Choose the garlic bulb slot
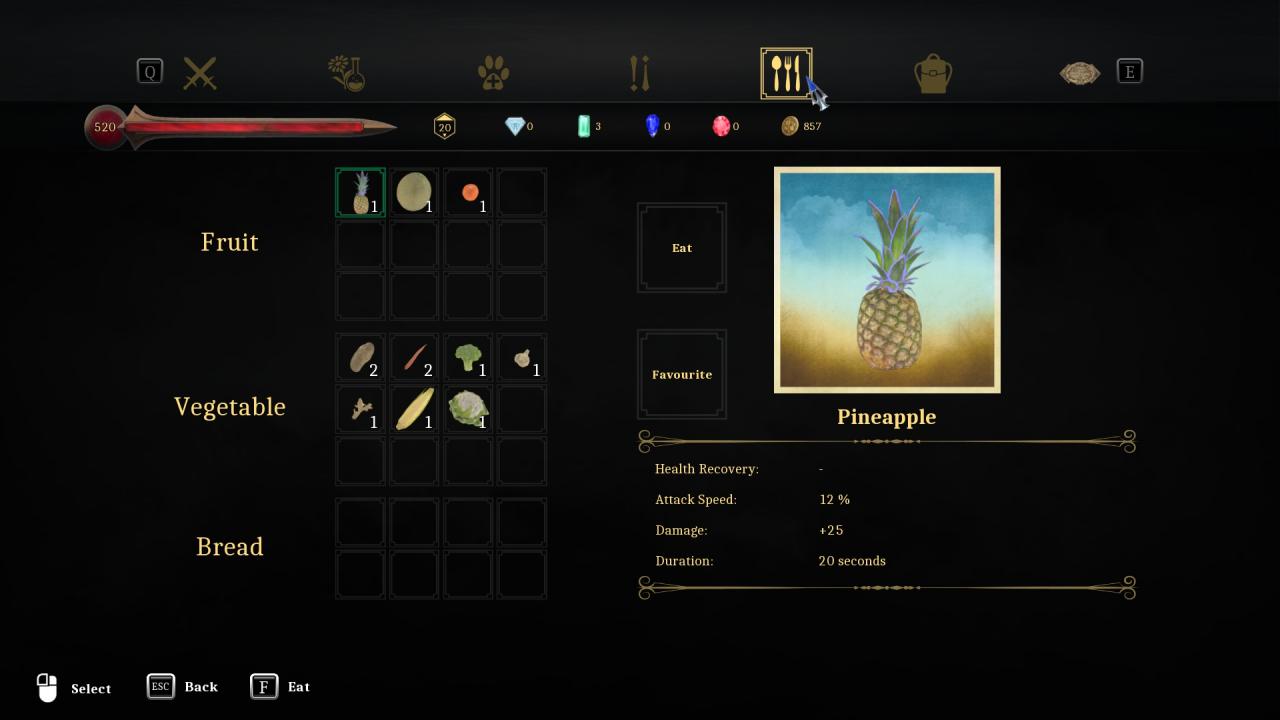Screen dimensions: 1280x720 coord(522,357)
